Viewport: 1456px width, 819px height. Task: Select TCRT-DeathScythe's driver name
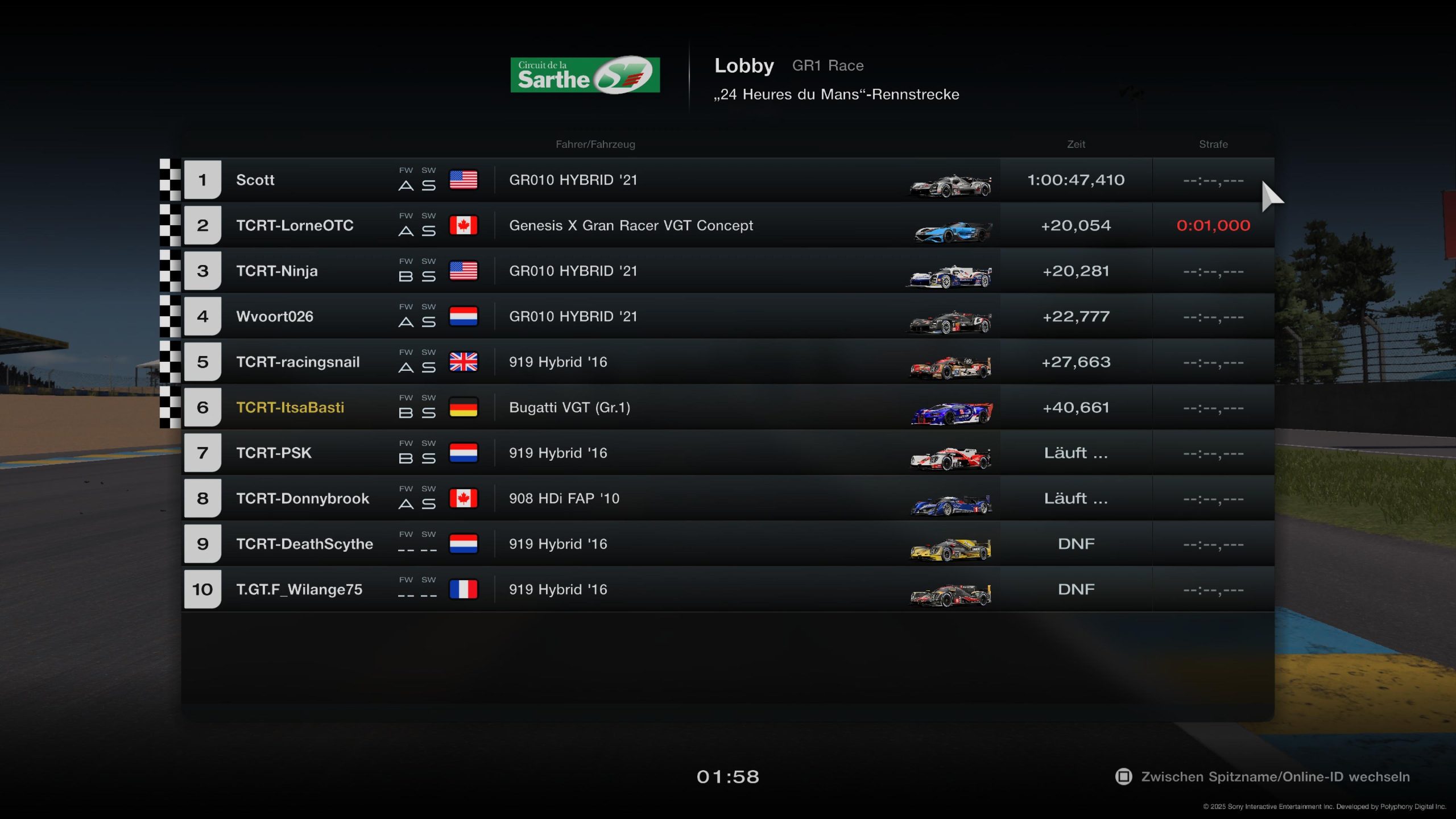coord(305,544)
